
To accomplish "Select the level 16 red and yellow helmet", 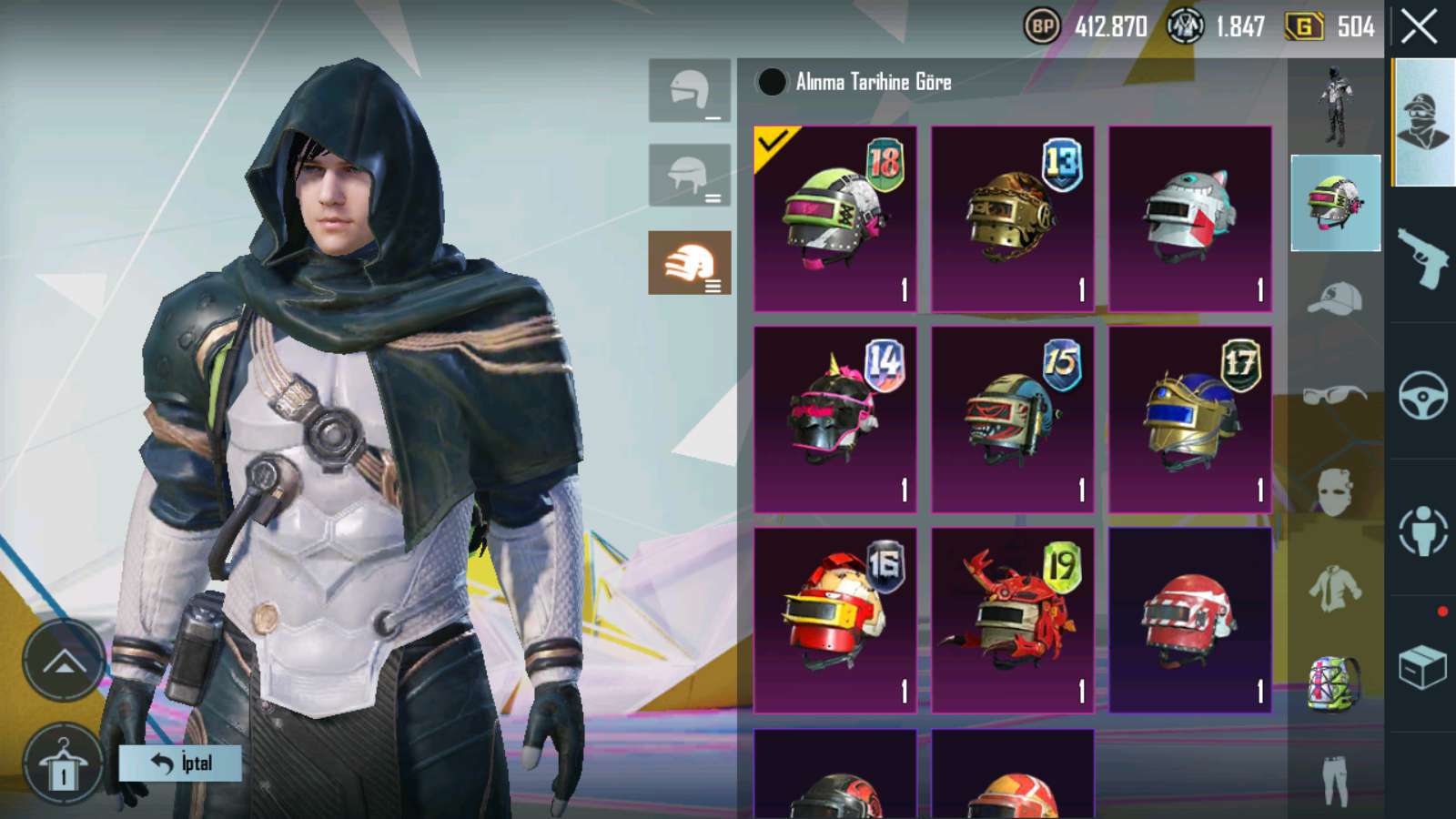I will pyautogui.click(x=834, y=620).
